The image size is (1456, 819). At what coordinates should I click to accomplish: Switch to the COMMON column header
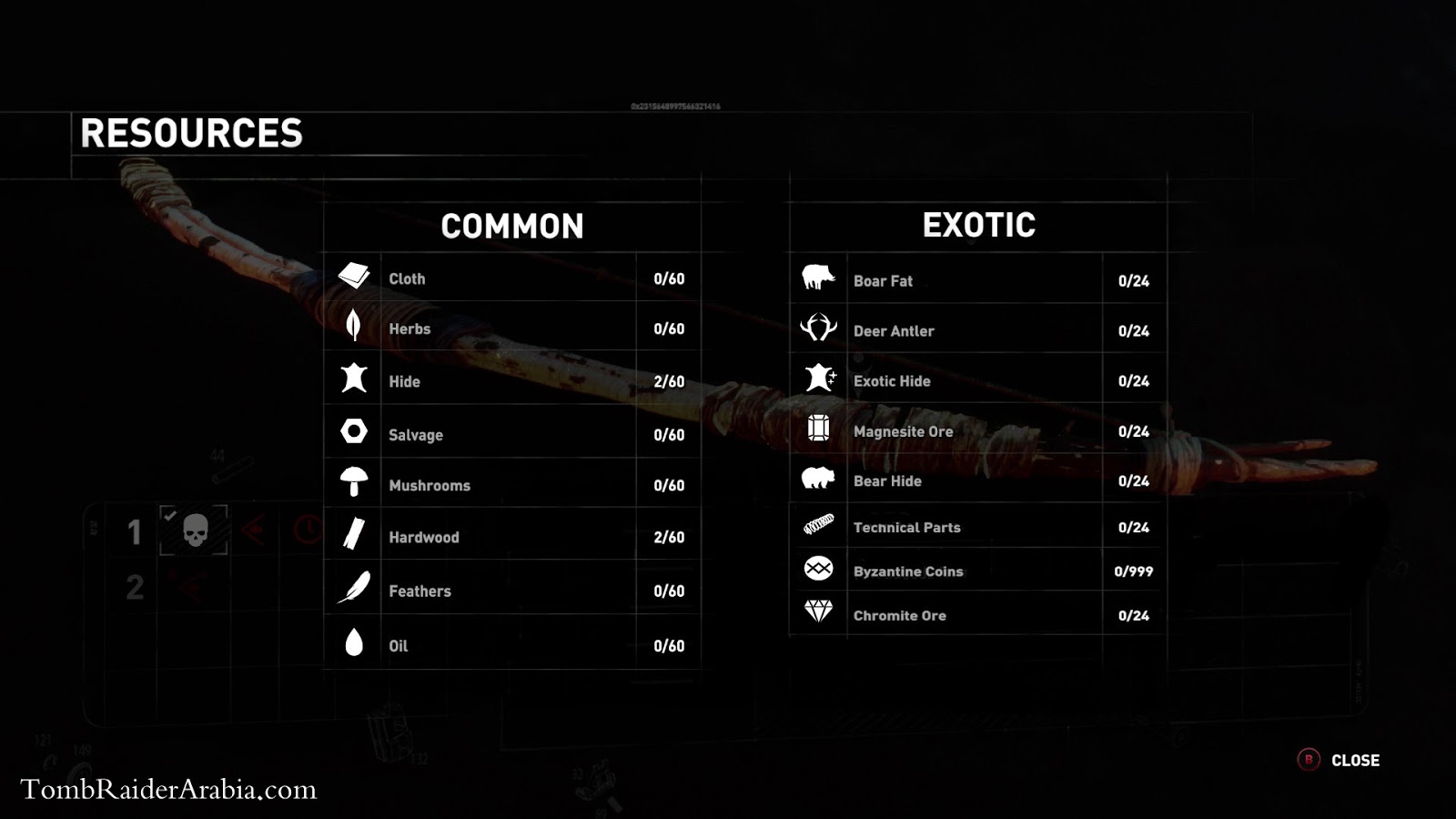click(x=513, y=226)
